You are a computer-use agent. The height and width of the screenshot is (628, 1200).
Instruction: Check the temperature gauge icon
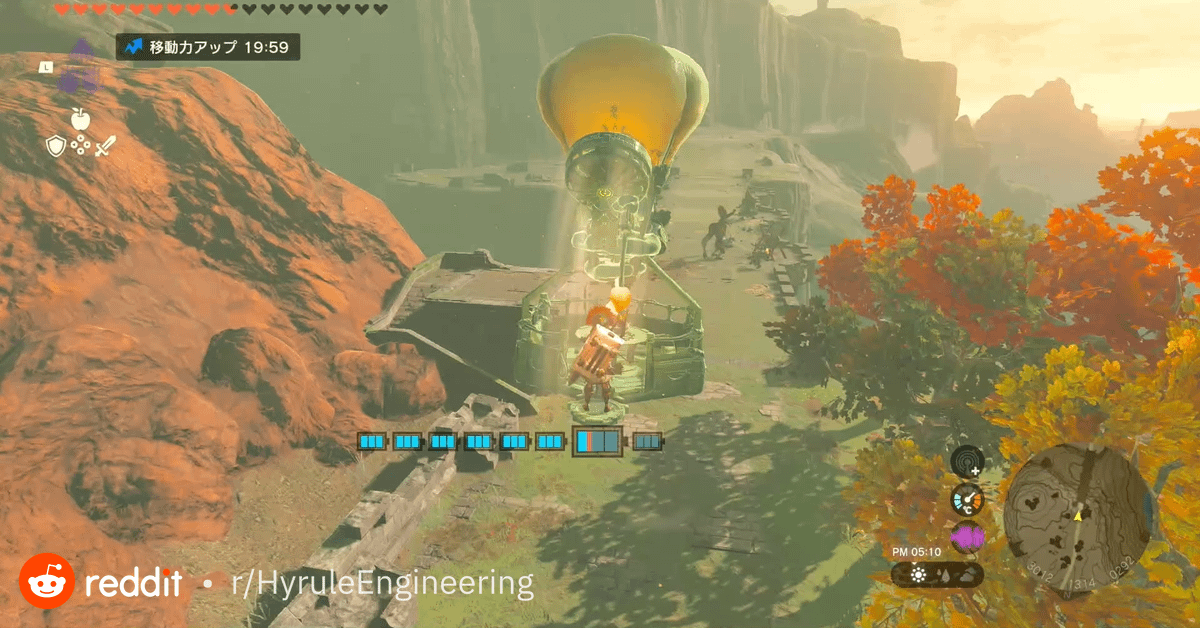point(967,499)
